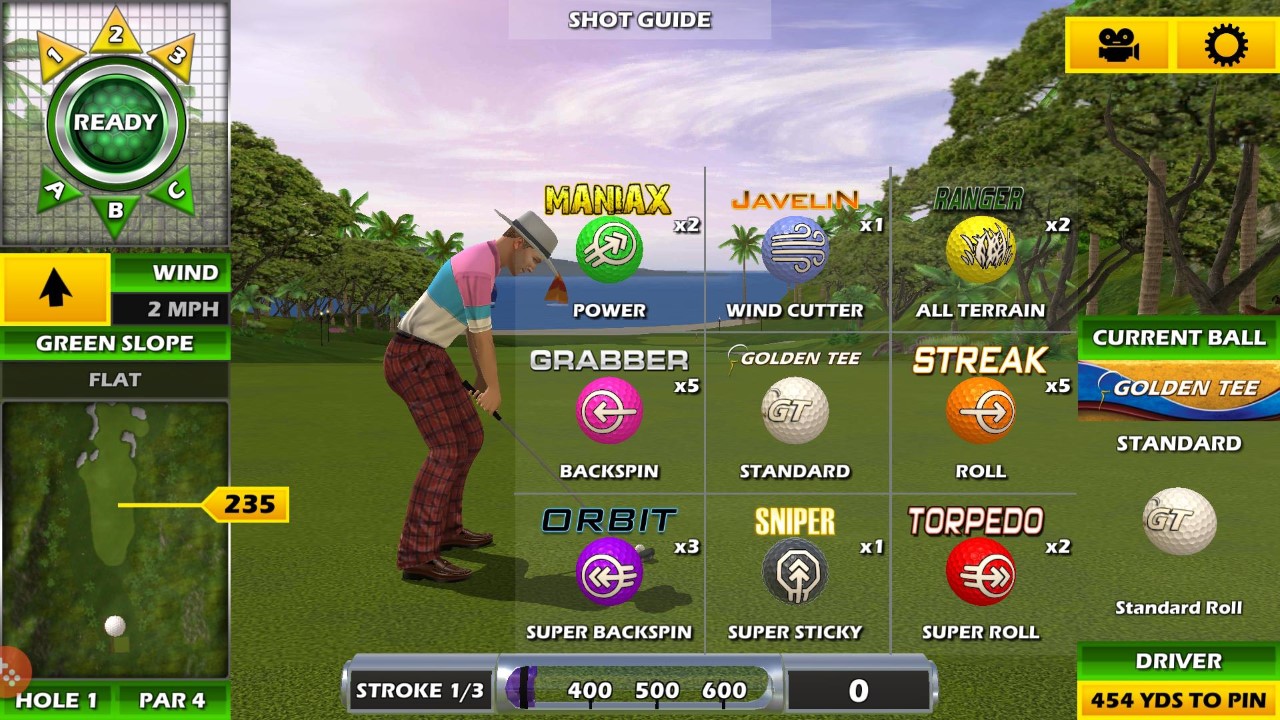Expand the Green Slope panel
This screenshot has width=1280, height=720.
tap(113, 344)
